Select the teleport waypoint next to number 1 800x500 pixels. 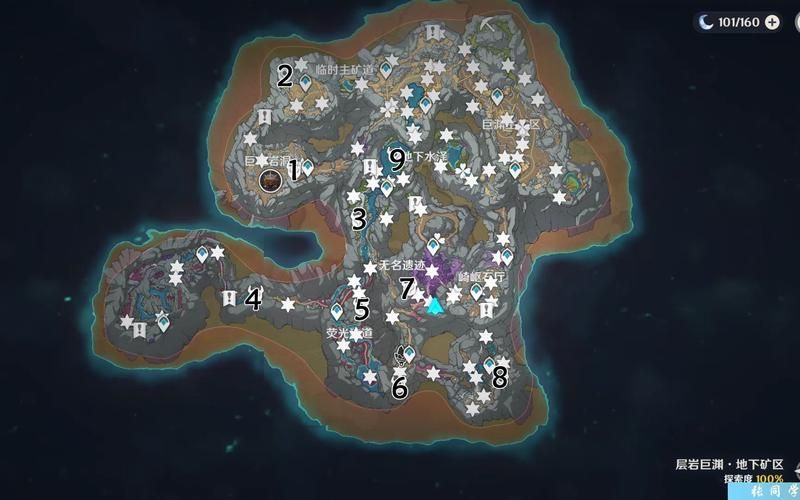tap(307, 168)
